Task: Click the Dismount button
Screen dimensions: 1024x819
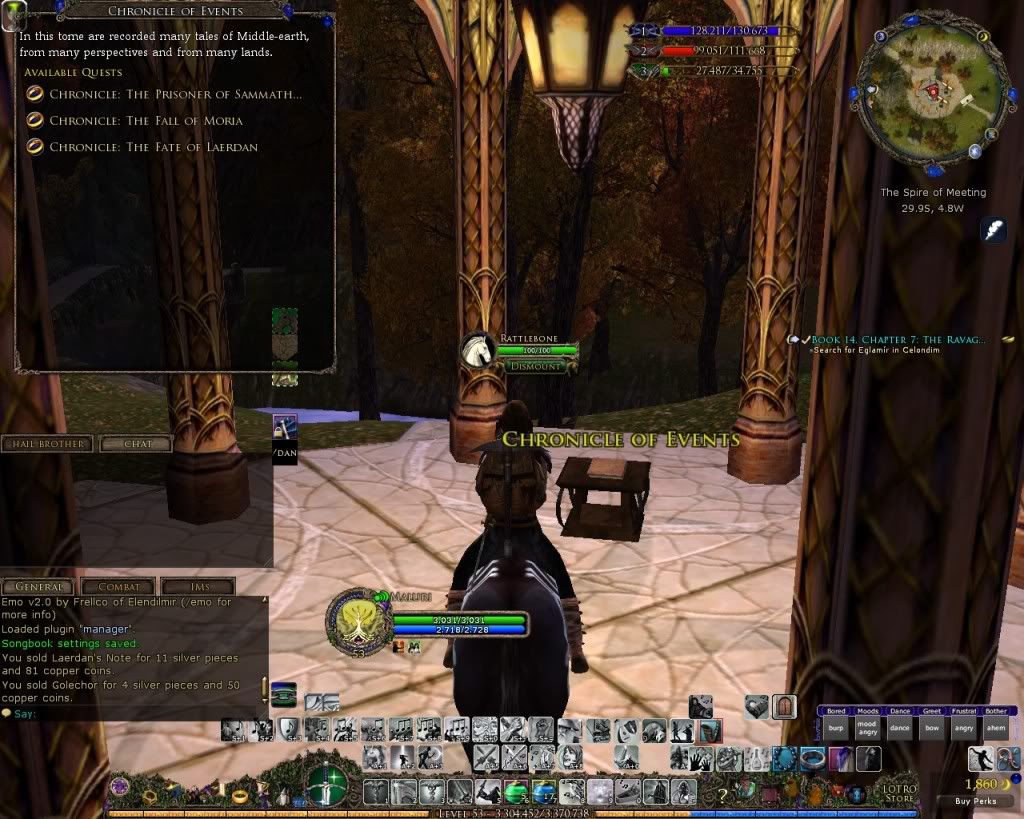Action: [x=536, y=366]
